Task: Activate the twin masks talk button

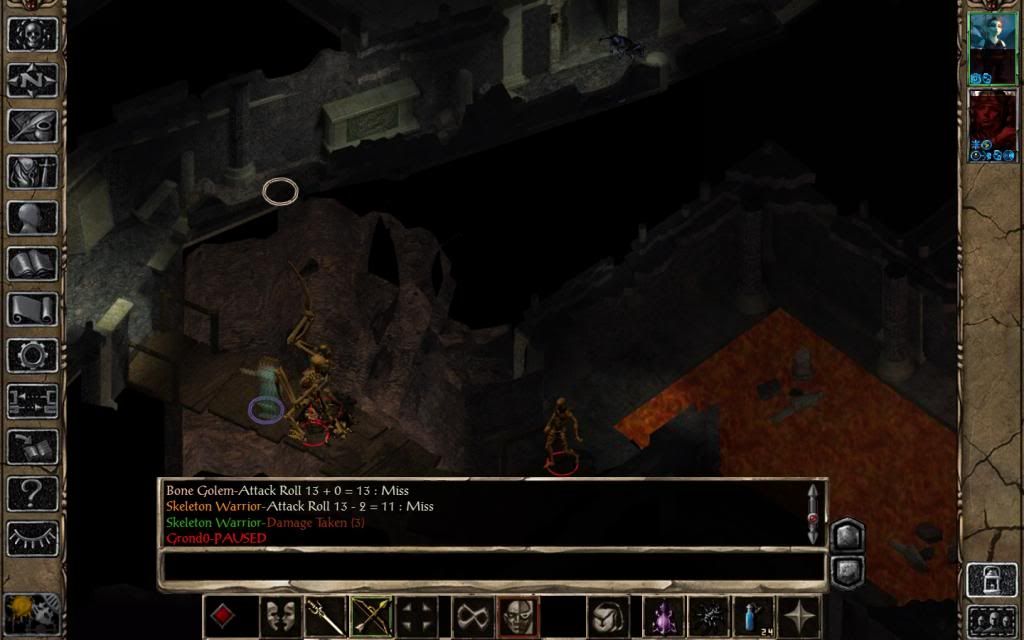Action: click(280, 615)
